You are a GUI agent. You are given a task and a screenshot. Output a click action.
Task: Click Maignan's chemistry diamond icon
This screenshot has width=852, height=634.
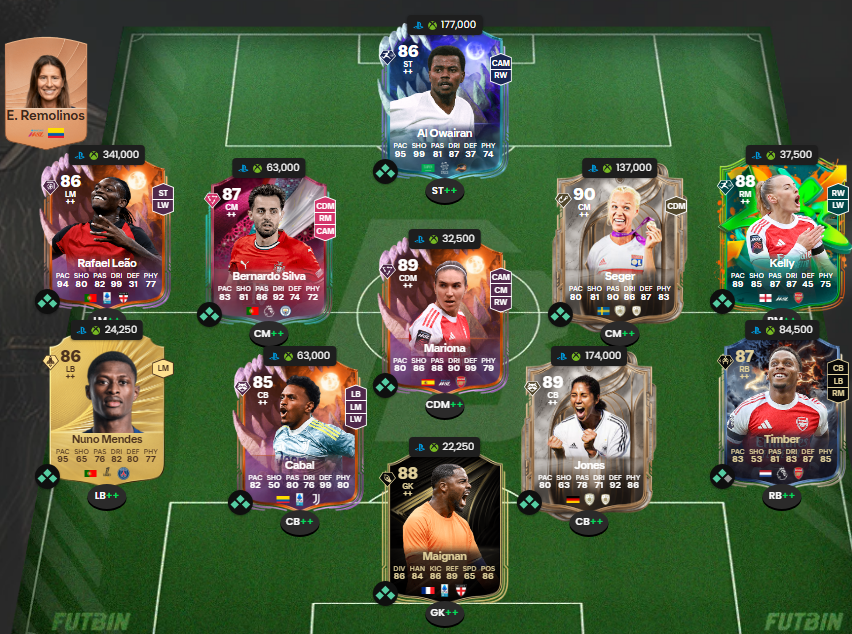386,594
